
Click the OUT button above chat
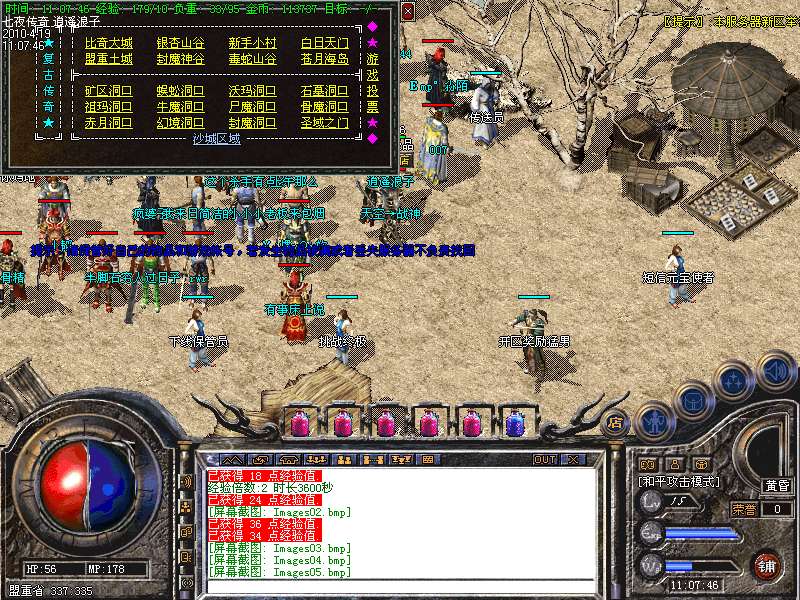[545, 460]
